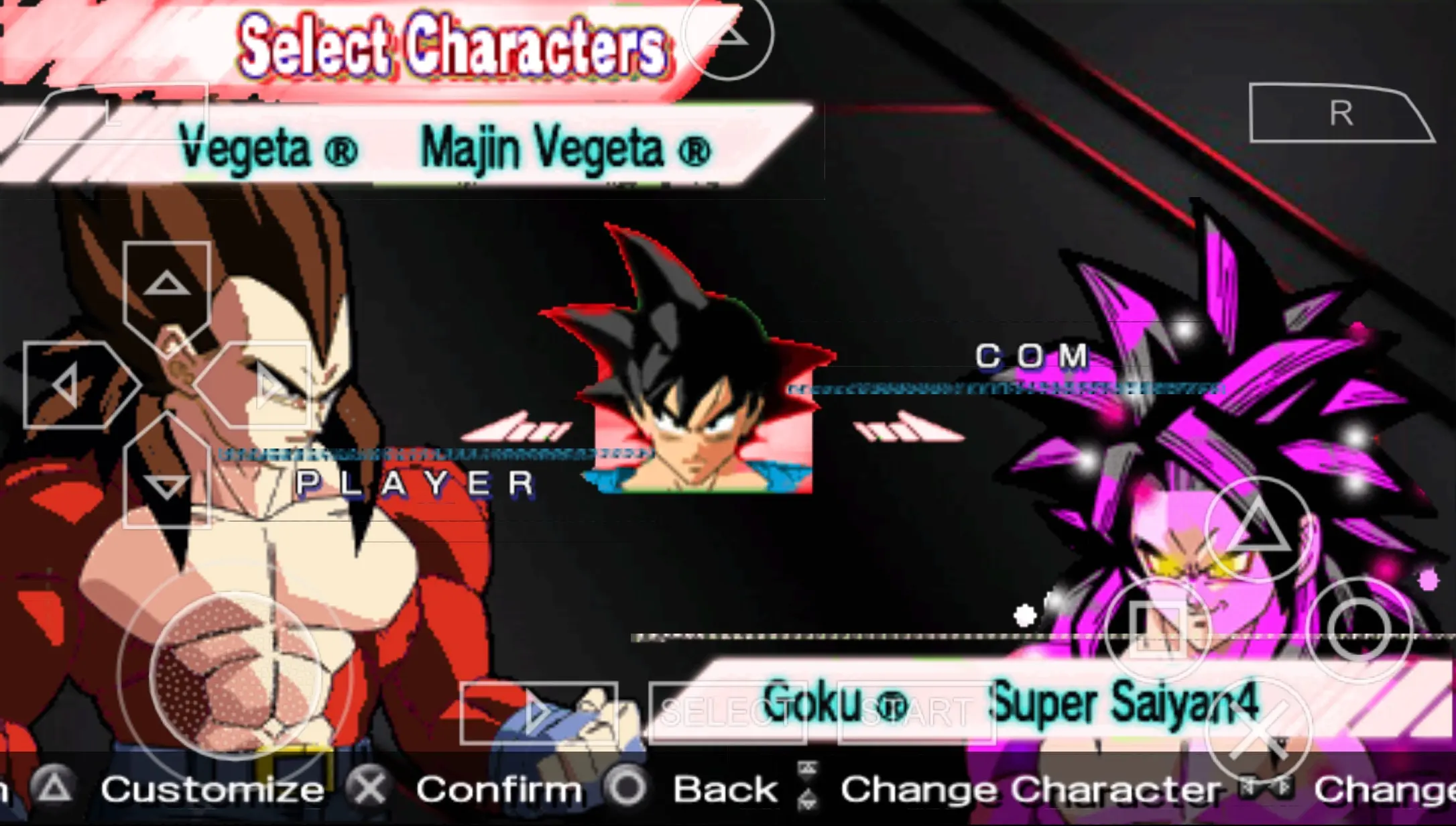Screen dimensions: 1456x826
Task: Tap the on-screen square touch button
Action: coord(1157,630)
